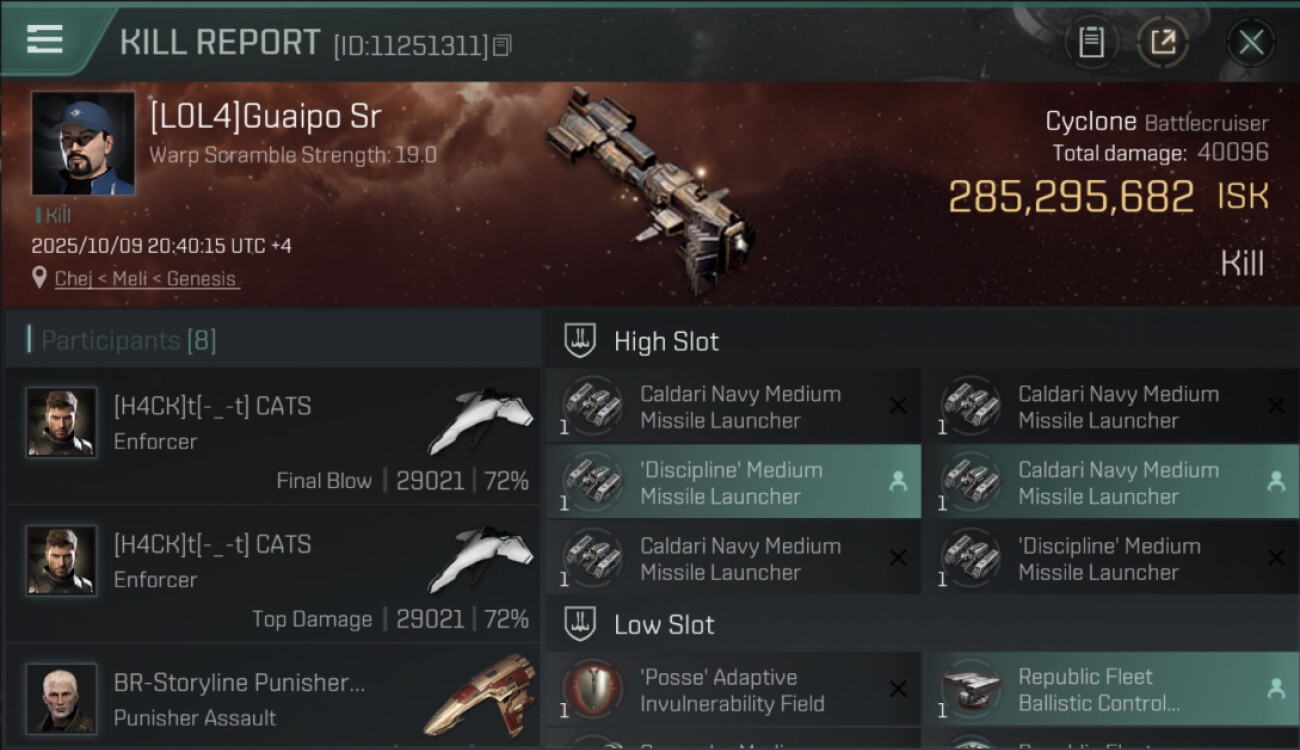
Task: Share the kill report
Action: point(1162,43)
